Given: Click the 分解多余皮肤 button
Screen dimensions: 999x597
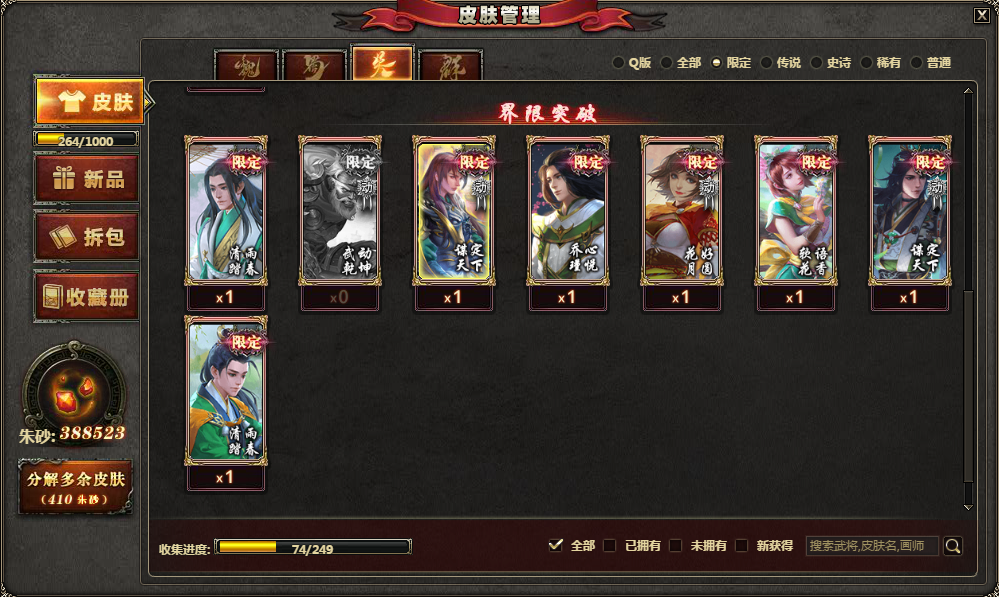Looking at the screenshot, I should click(x=76, y=486).
